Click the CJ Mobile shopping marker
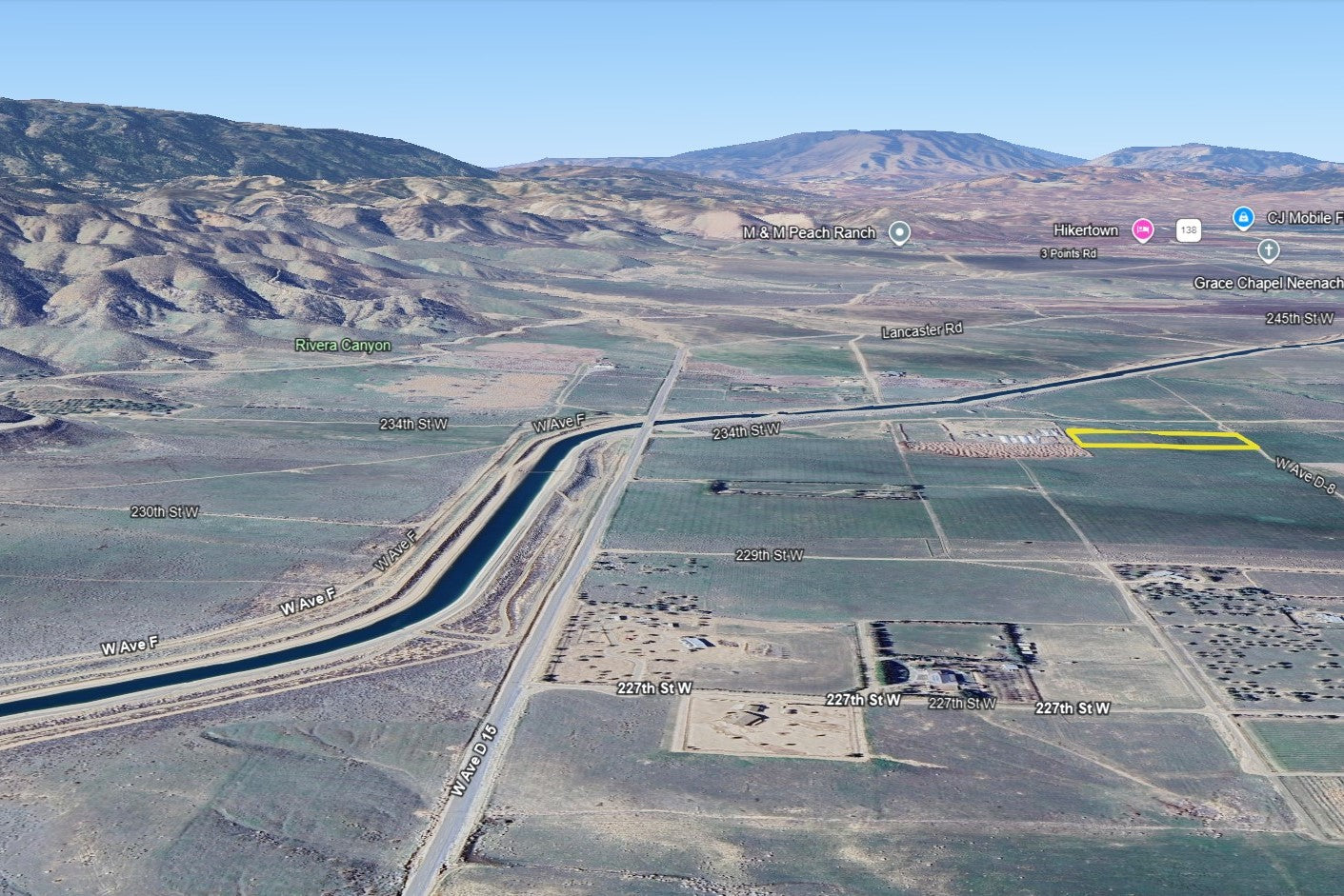The image size is (1344, 896). pyautogui.click(x=1243, y=218)
